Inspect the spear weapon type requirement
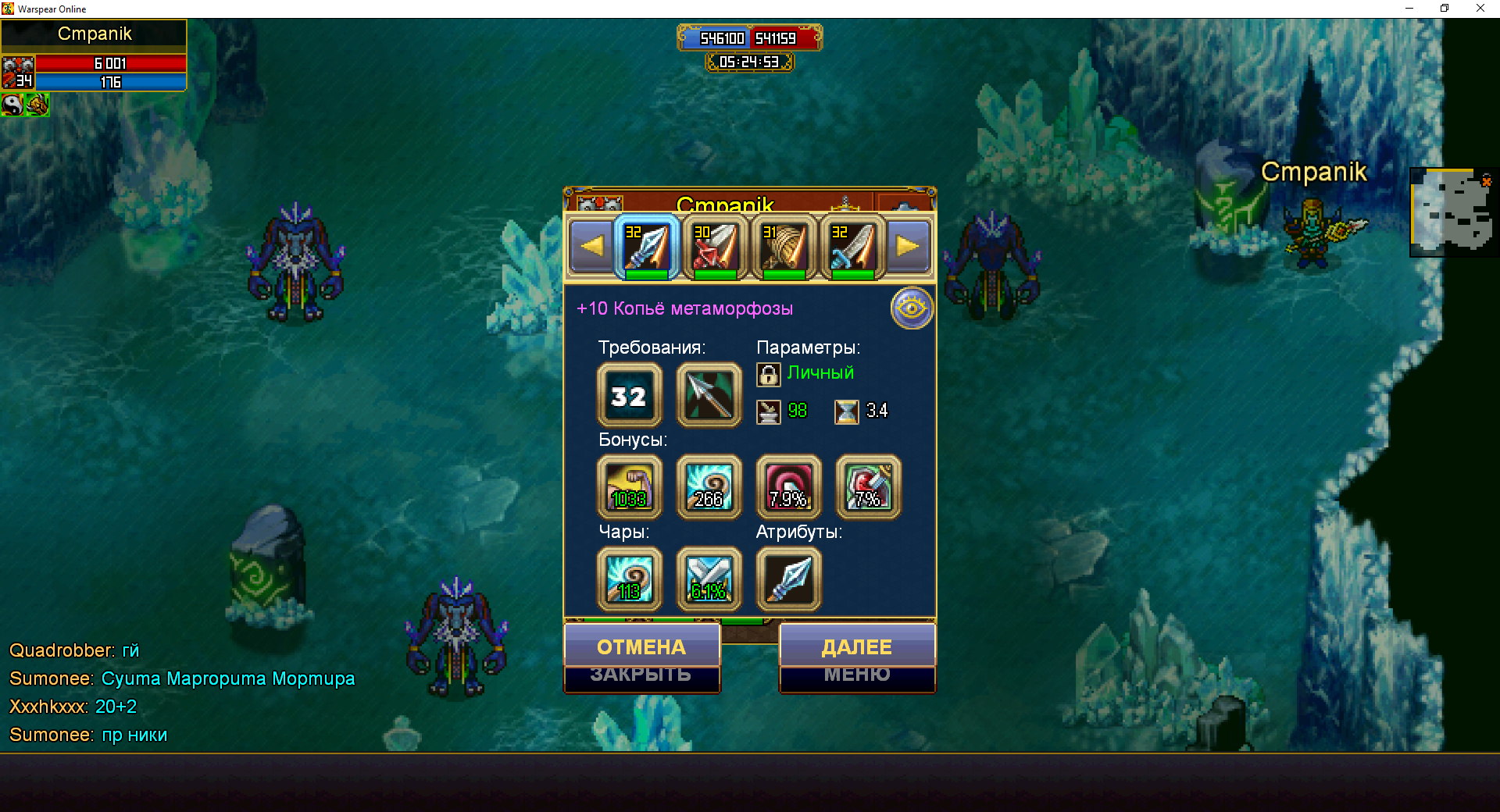1500x812 pixels. pos(709,395)
